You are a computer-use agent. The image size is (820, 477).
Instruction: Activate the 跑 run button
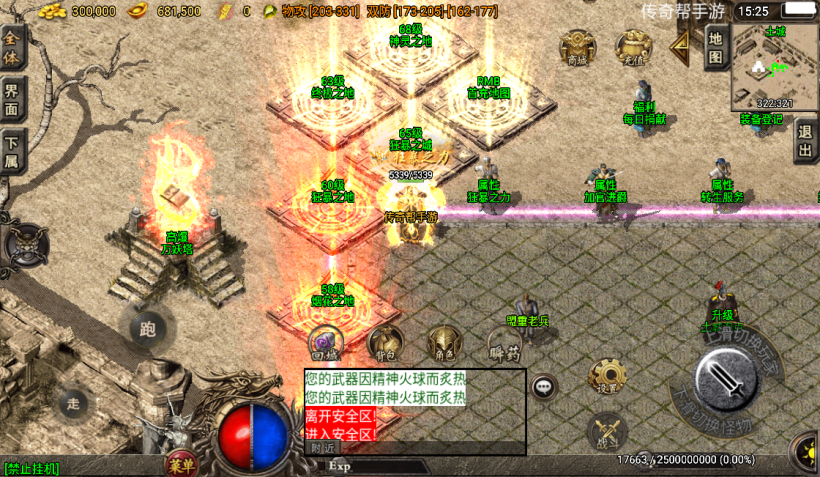tap(148, 327)
